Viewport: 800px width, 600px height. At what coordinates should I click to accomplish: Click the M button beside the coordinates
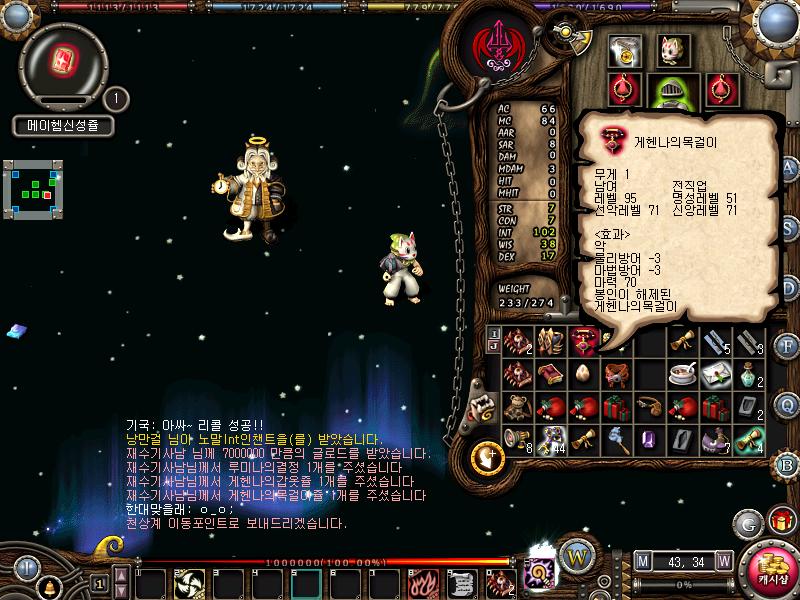[641, 560]
